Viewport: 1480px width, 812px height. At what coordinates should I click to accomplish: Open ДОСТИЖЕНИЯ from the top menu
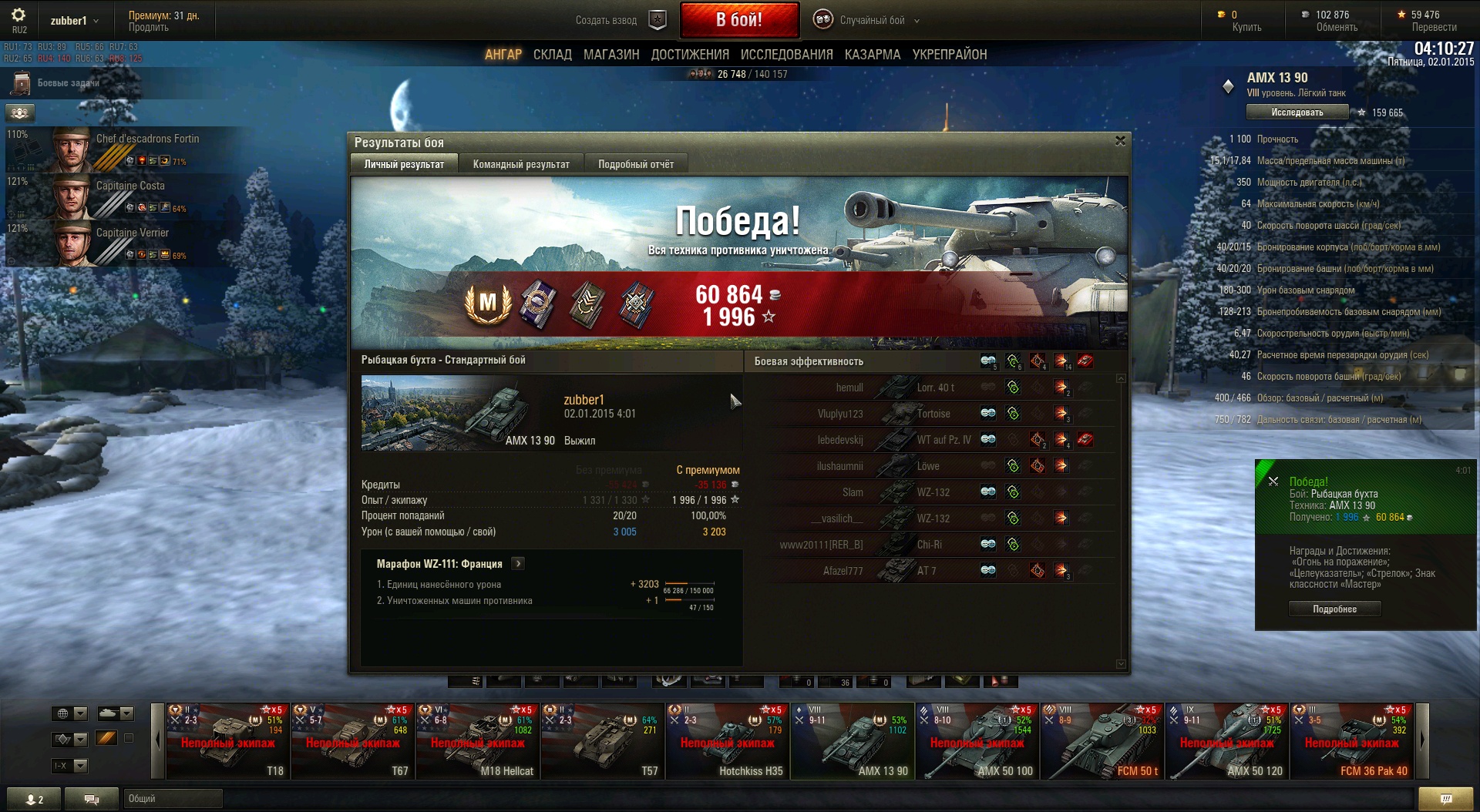tap(690, 55)
